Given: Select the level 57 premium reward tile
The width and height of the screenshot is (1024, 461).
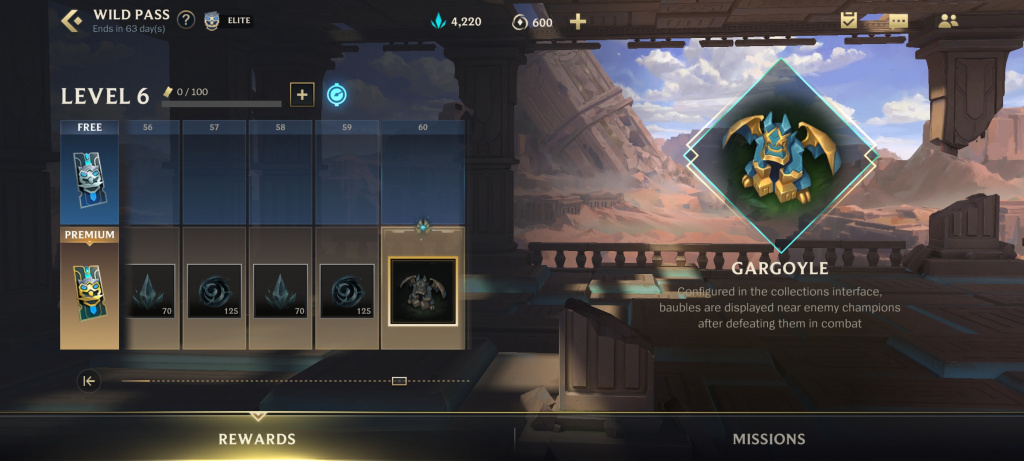Looking at the screenshot, I should pos(214,291).
